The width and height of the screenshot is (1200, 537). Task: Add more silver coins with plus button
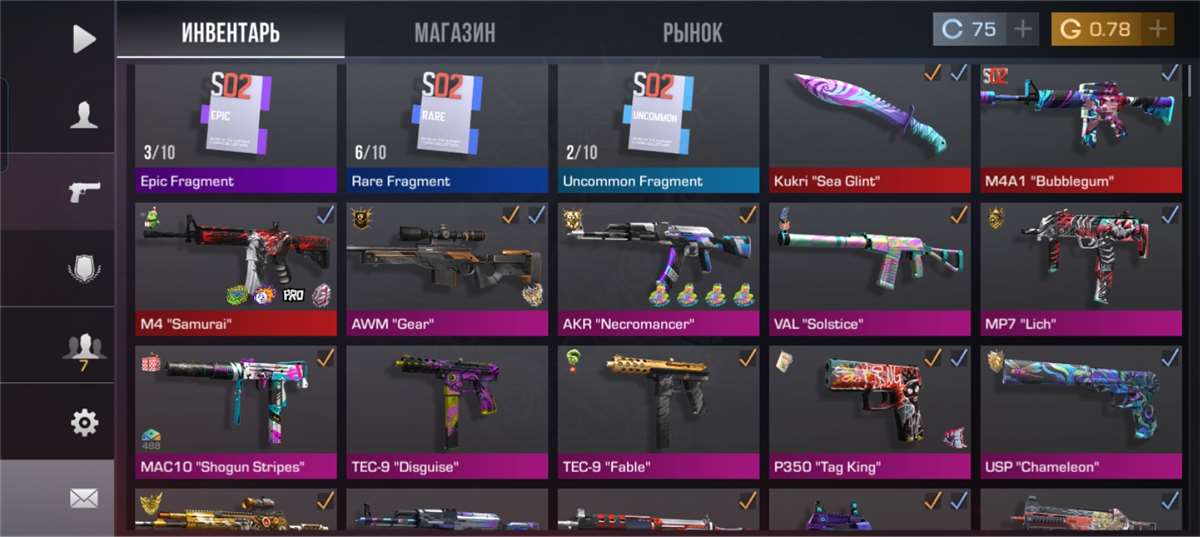coord(1022,29)
